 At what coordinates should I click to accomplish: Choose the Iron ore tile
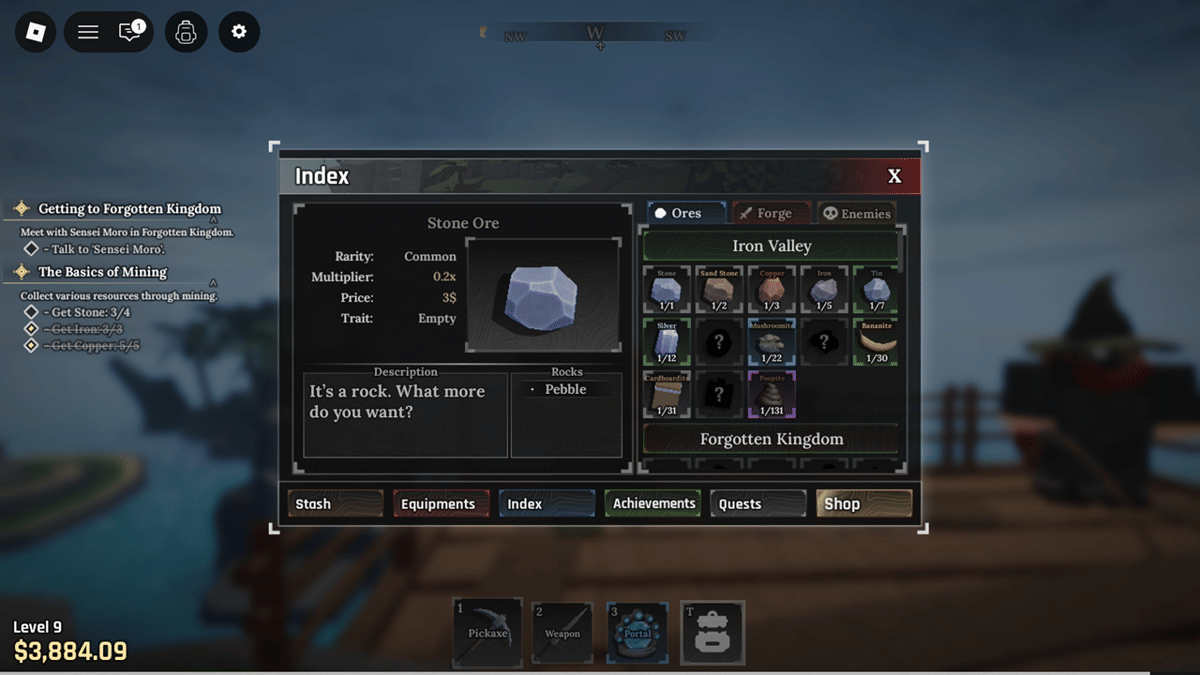[x=823, y=290]
